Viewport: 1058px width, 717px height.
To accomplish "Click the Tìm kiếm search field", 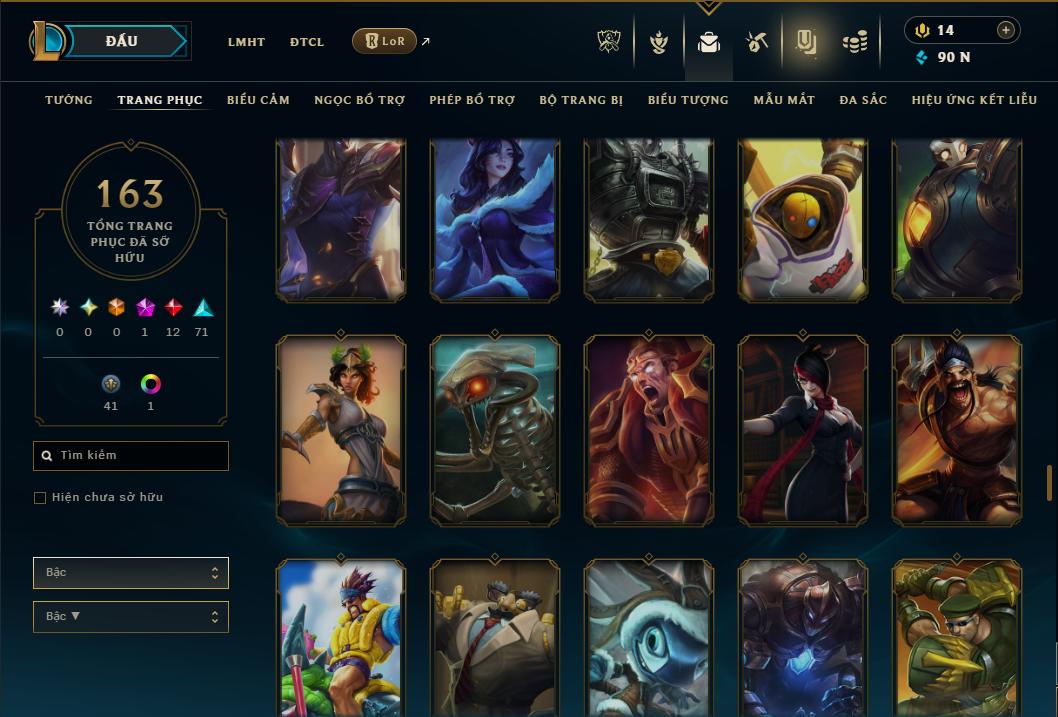I will (x=131, y=456).
